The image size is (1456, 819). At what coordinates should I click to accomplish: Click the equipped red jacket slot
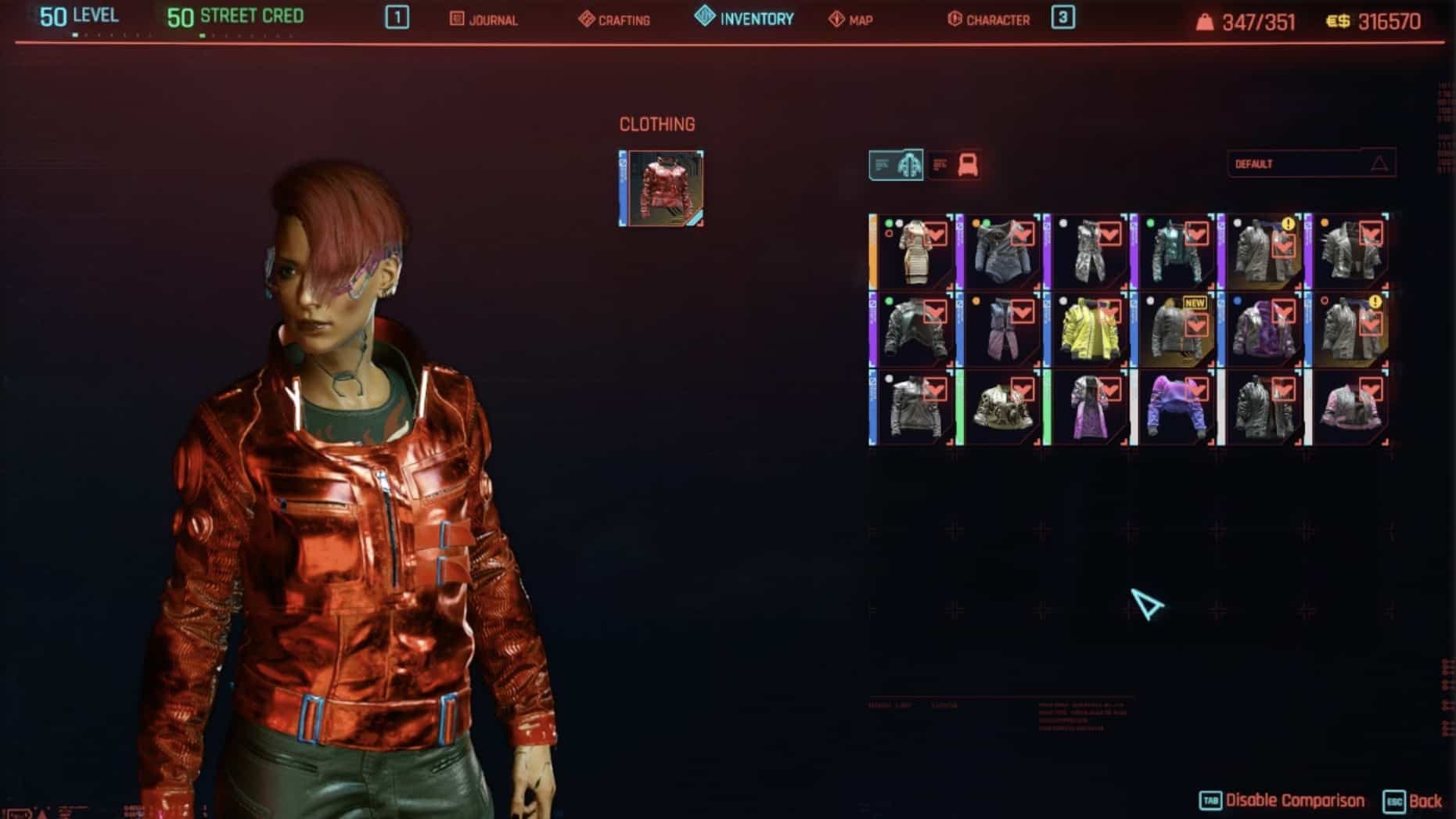click(x=661, y=189)
